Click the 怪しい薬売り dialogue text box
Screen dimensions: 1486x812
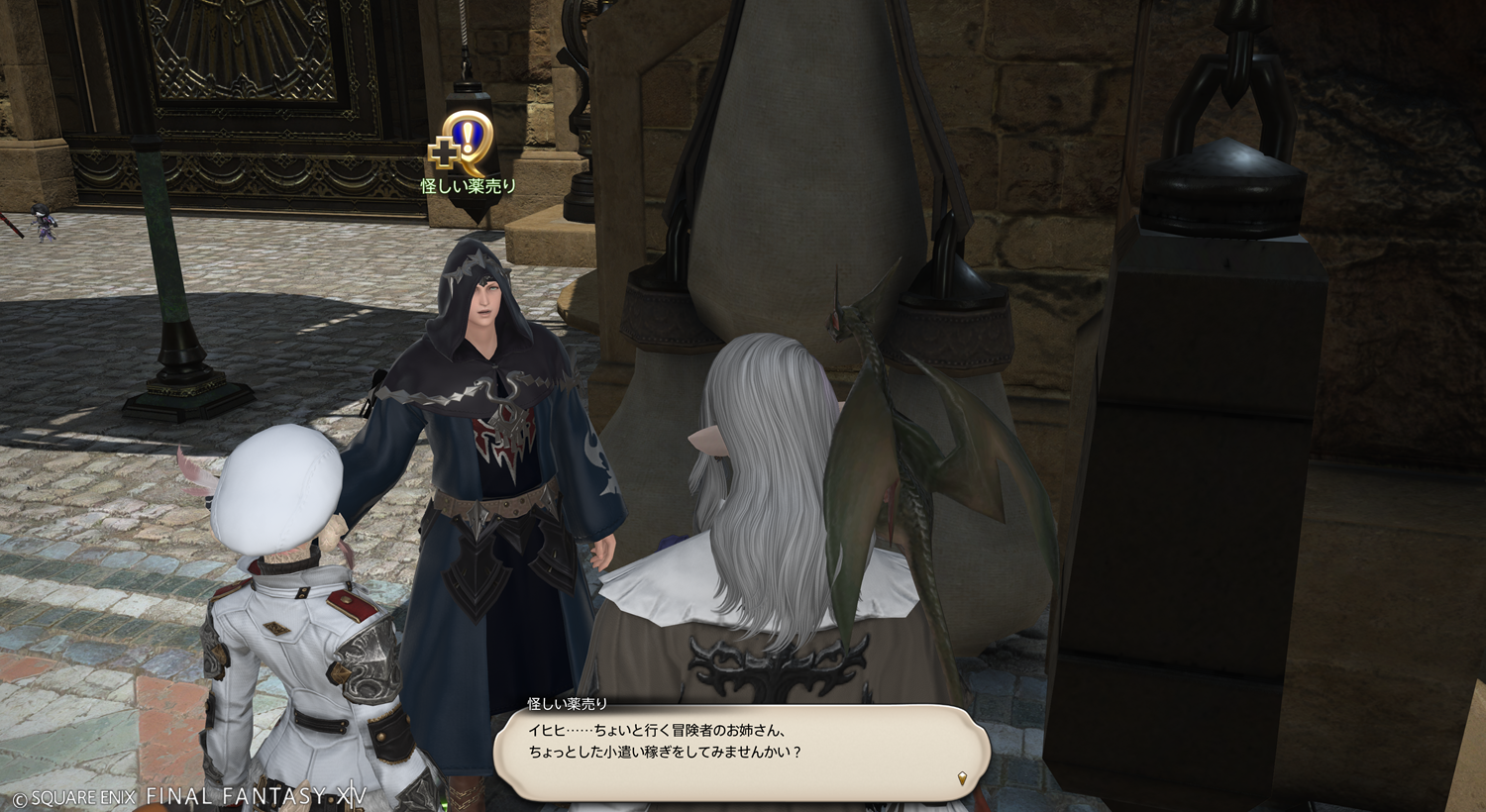pos(741,752)
